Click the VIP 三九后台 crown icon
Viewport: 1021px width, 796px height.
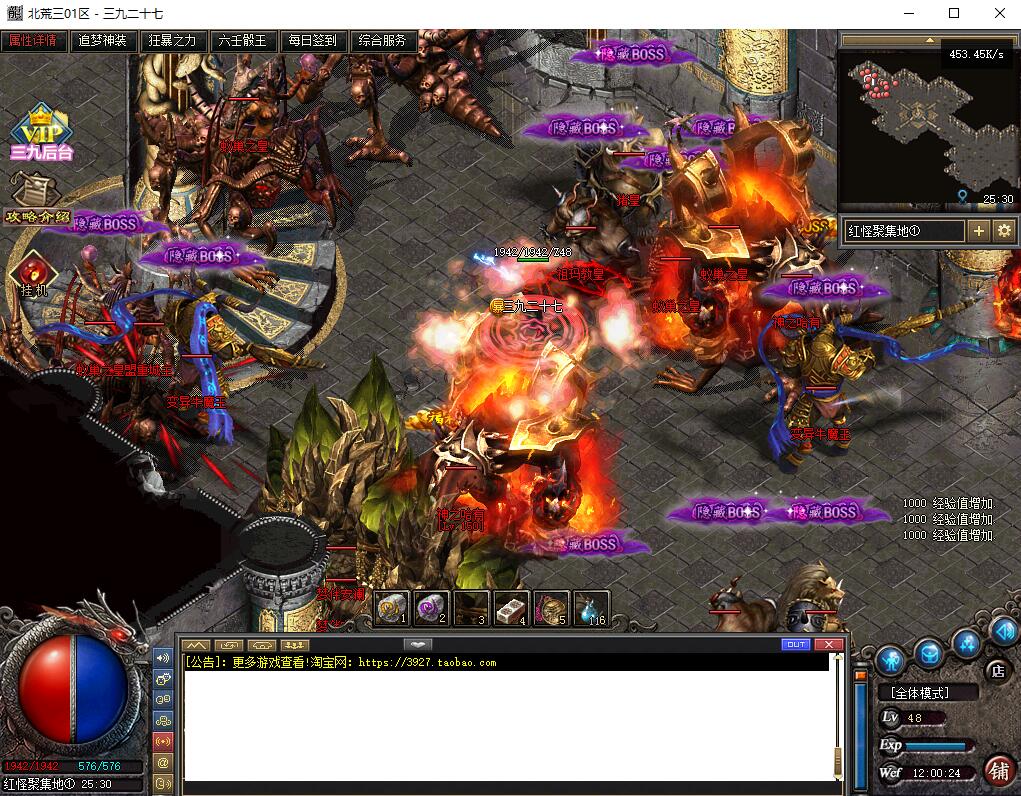click(42, 131)
